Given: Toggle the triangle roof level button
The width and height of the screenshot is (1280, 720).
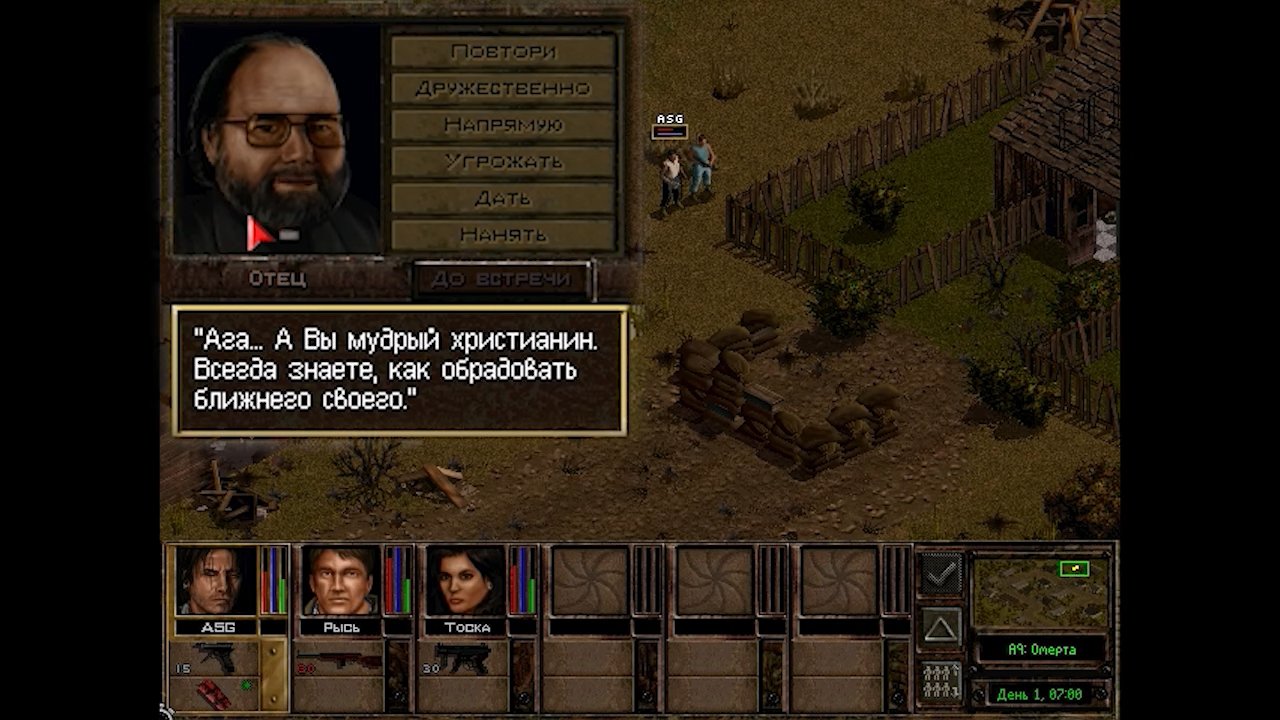Looking at the screenshot, I should [x=941, y=627].
